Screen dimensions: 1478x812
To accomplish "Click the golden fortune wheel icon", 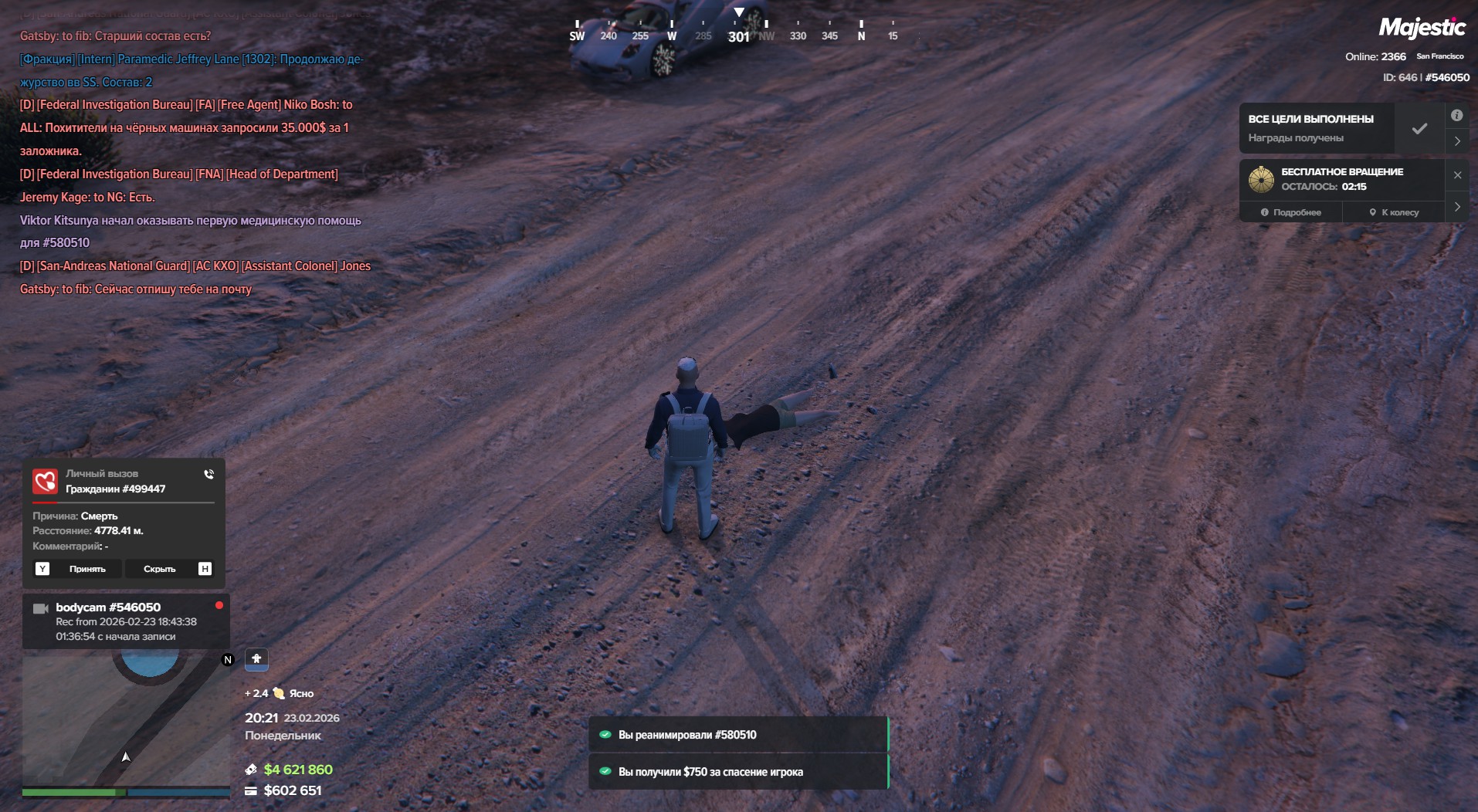I will [1261, 179].
